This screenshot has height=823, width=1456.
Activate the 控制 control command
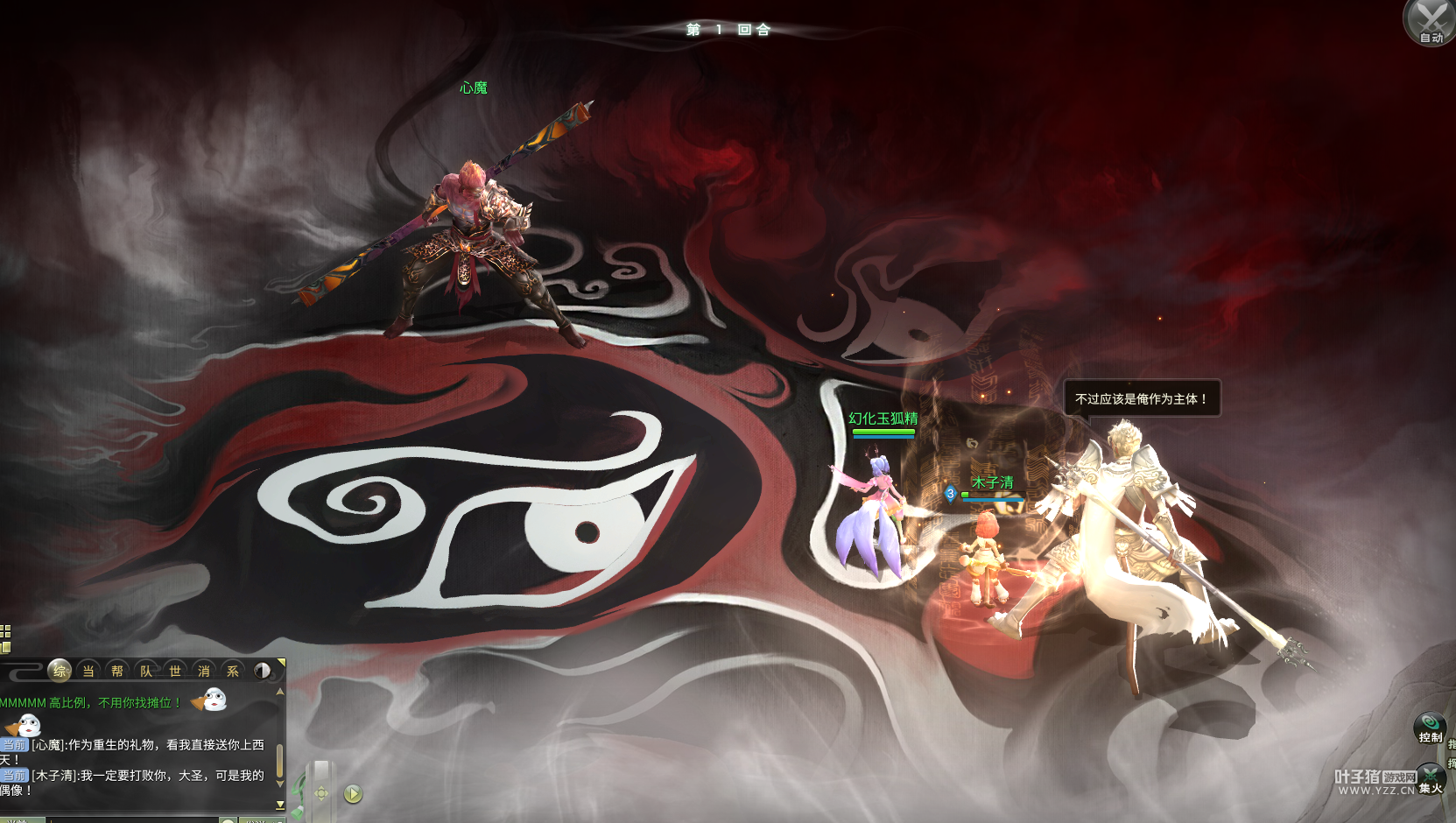coord(1430,727)
